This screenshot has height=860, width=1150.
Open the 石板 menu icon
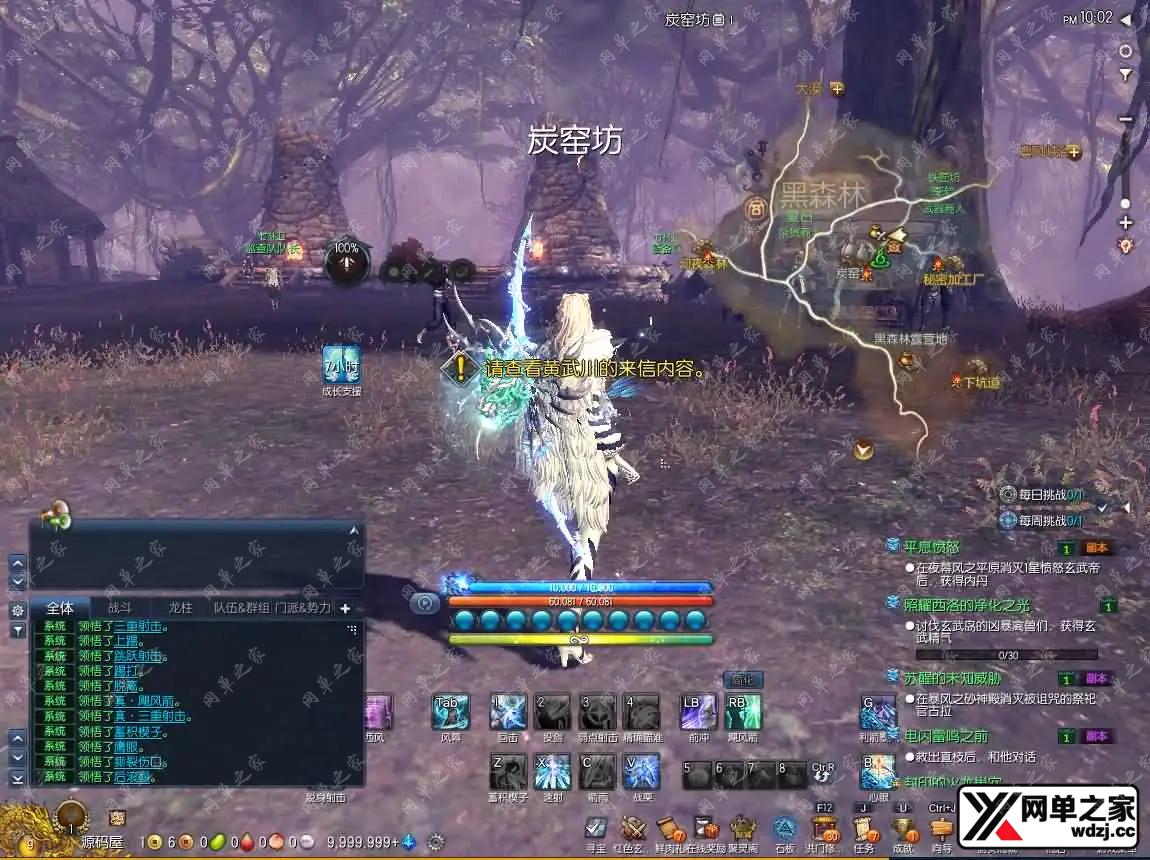(785, 829)
